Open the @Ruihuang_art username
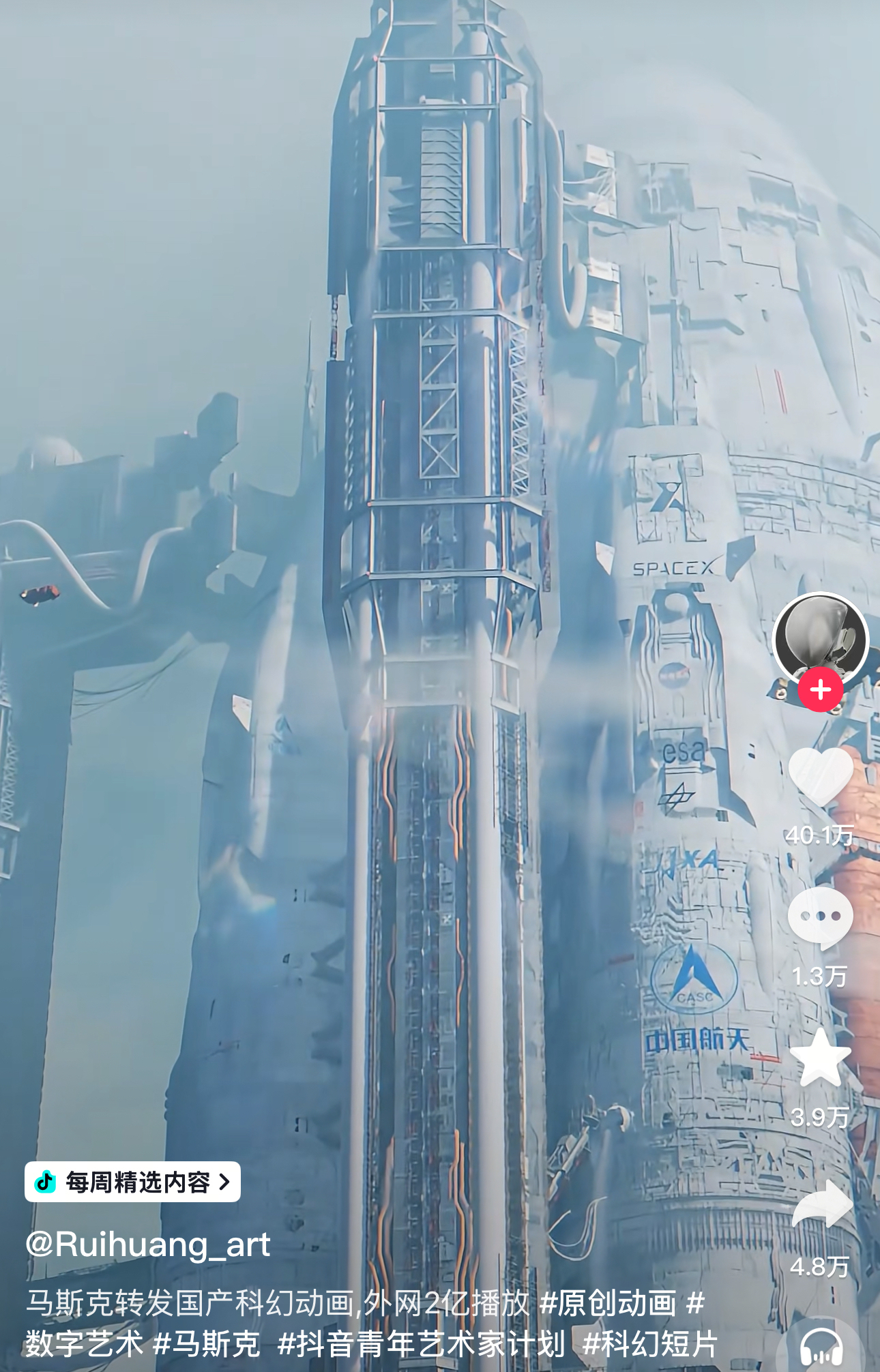Screen dimensions: 880x1372 coord(148,1244)
